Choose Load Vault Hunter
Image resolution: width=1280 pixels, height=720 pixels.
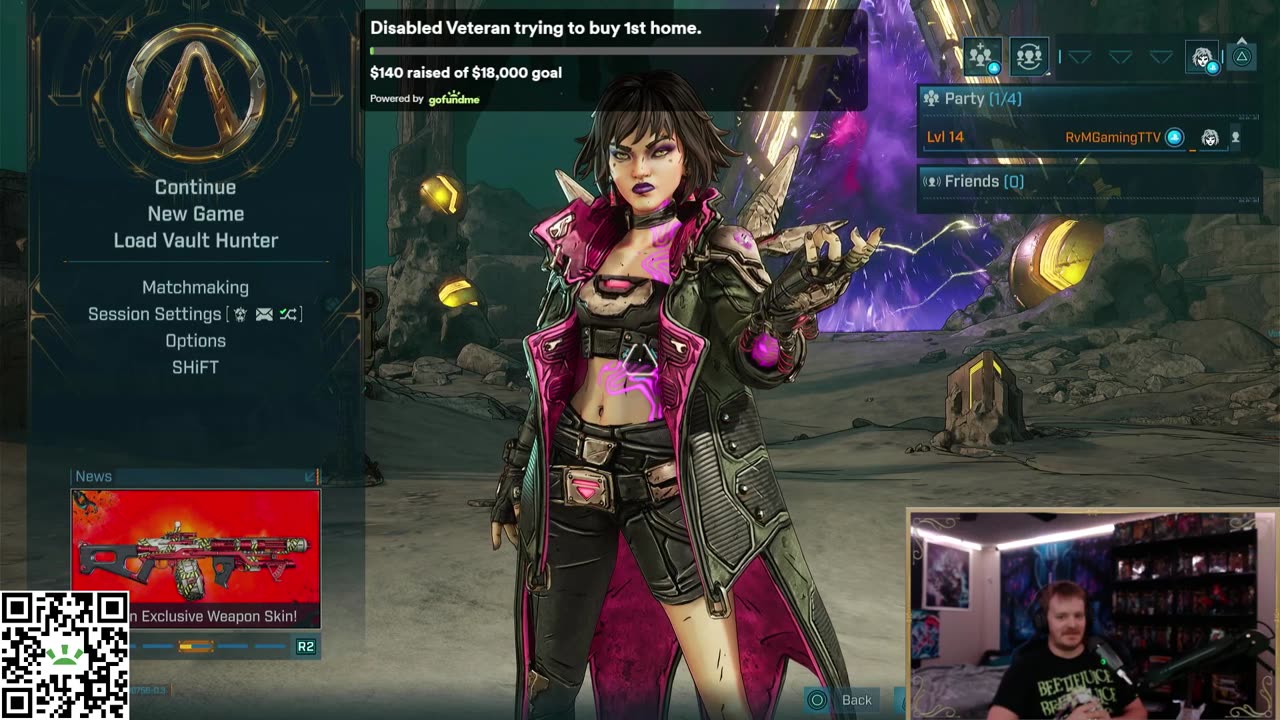(195, 241)
